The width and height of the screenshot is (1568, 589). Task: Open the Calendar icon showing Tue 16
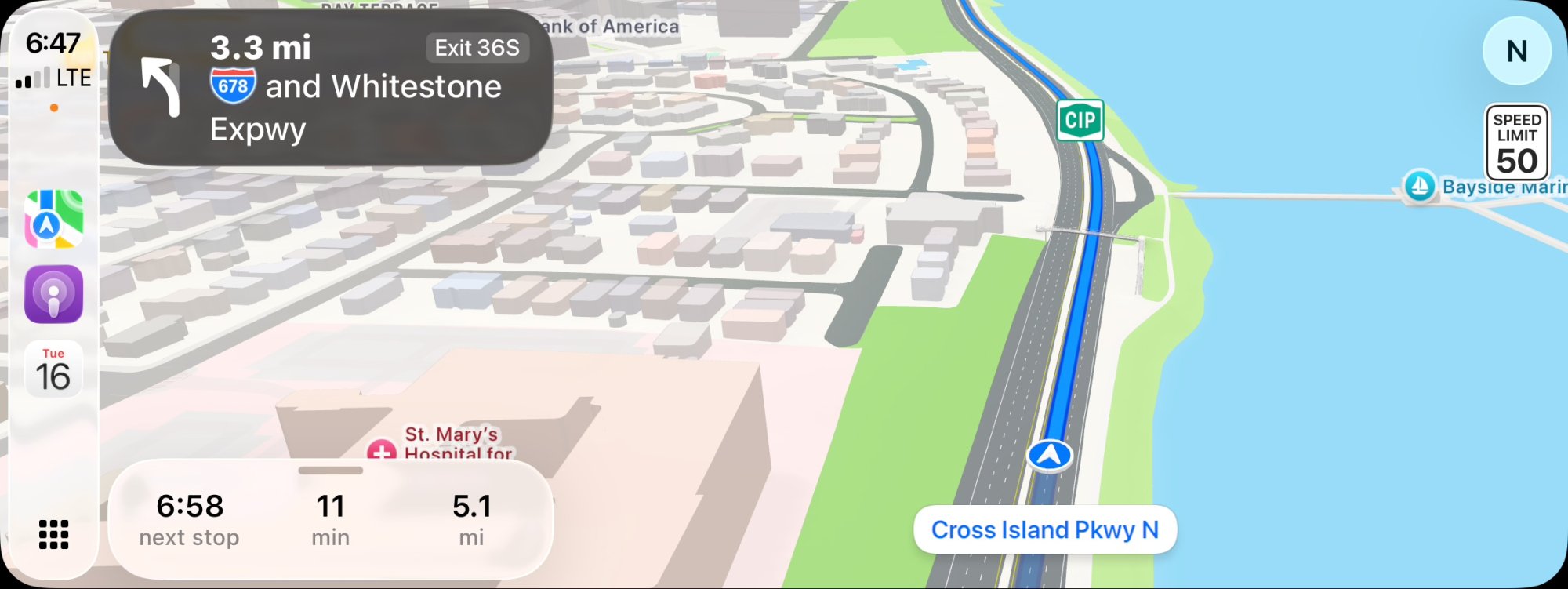tap(53, 369)
